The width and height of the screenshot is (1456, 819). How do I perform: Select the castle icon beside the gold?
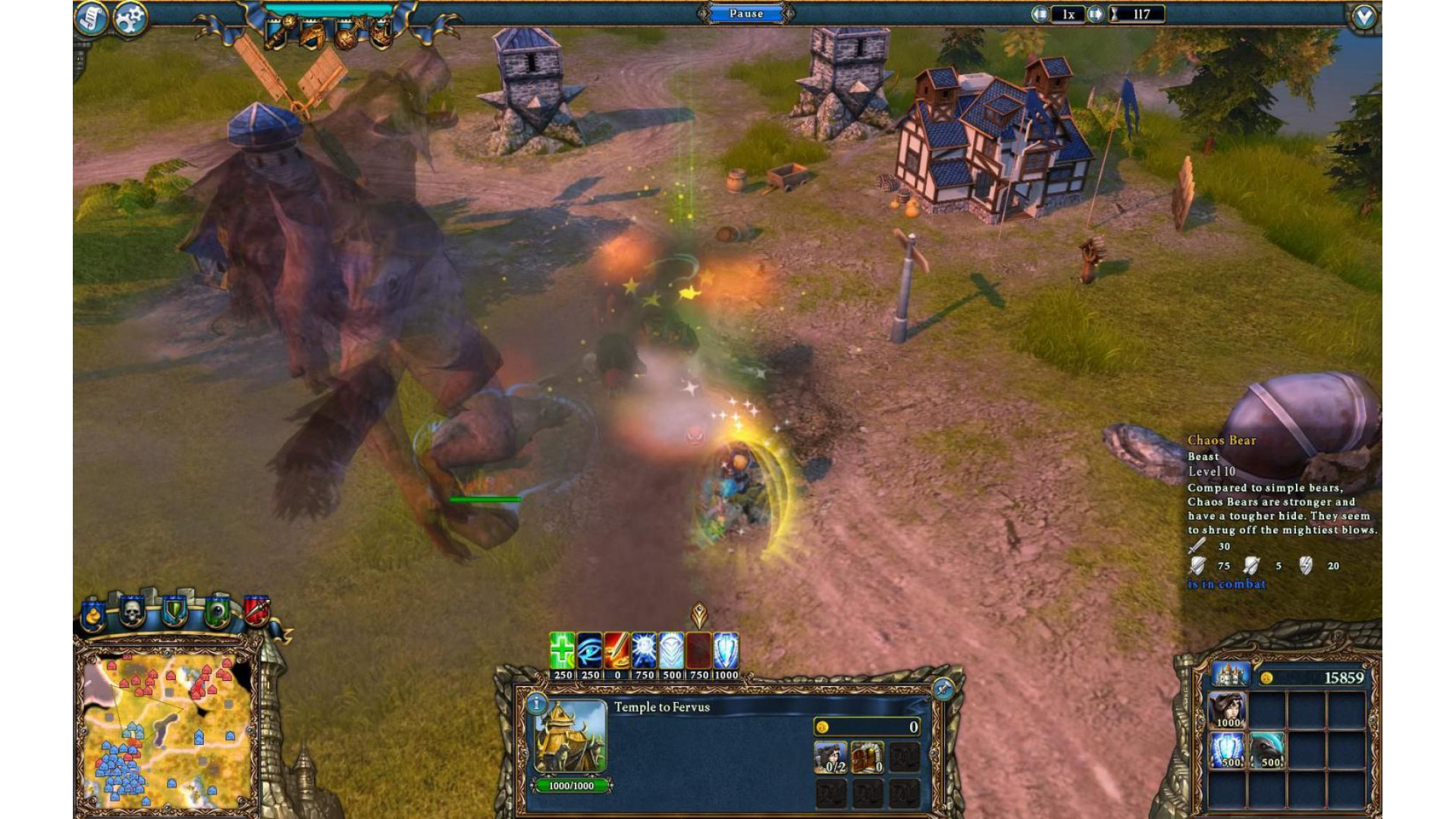1228,674
